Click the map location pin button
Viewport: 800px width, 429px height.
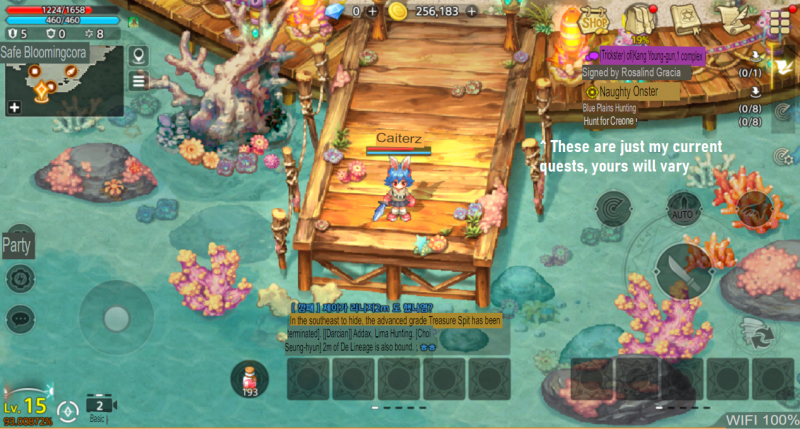click(x=138, y=56)
